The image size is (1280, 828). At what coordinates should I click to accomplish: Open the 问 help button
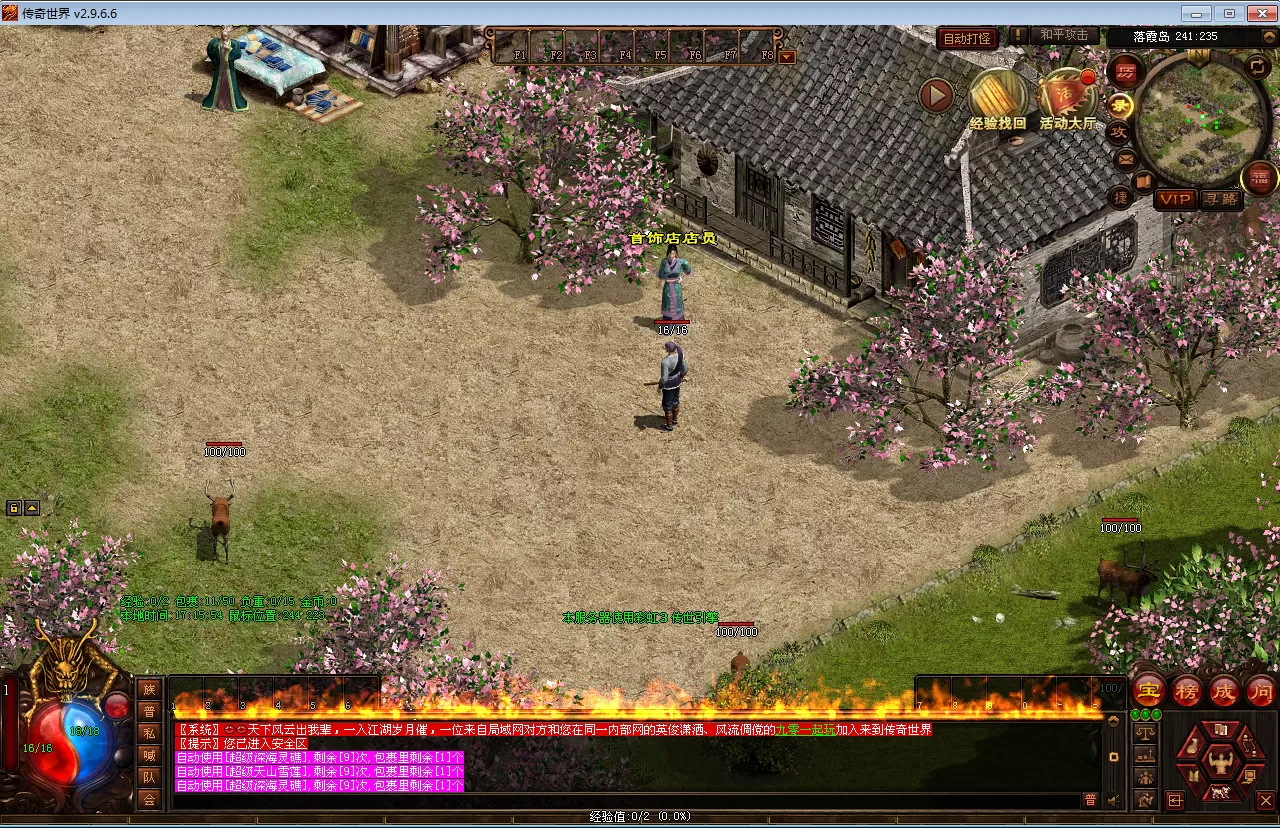point(1261,691)
